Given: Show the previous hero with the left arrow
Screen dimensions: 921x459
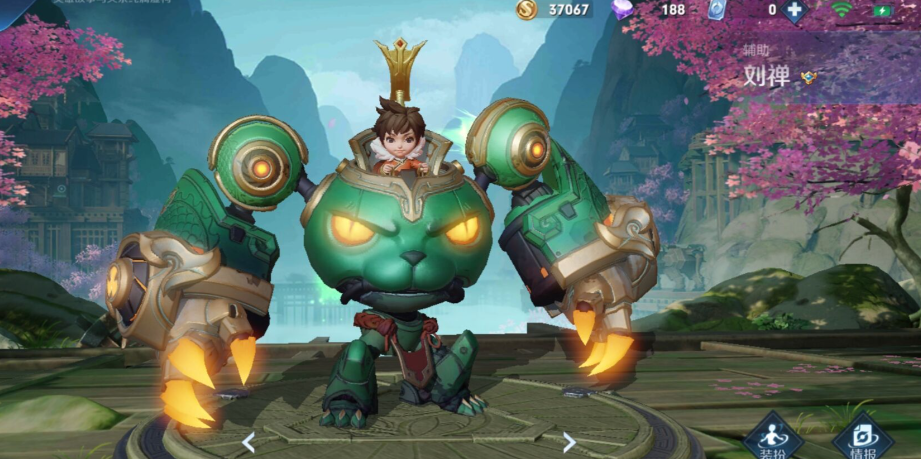Looking at the screenshot, I should coord(249,441).
